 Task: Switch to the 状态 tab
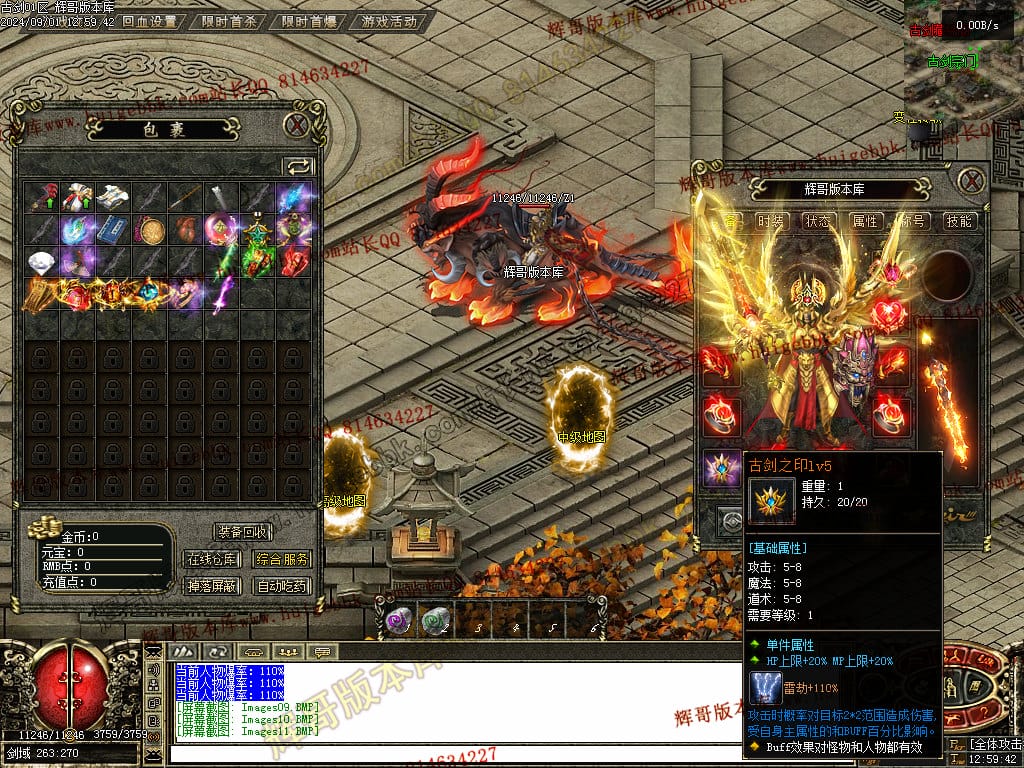(818, 221)
